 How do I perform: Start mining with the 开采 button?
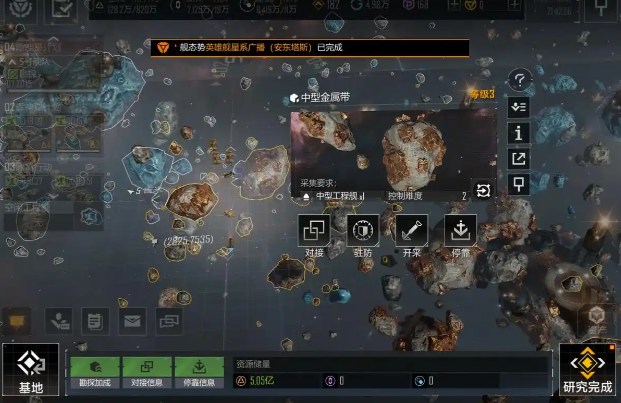(411, 233)
